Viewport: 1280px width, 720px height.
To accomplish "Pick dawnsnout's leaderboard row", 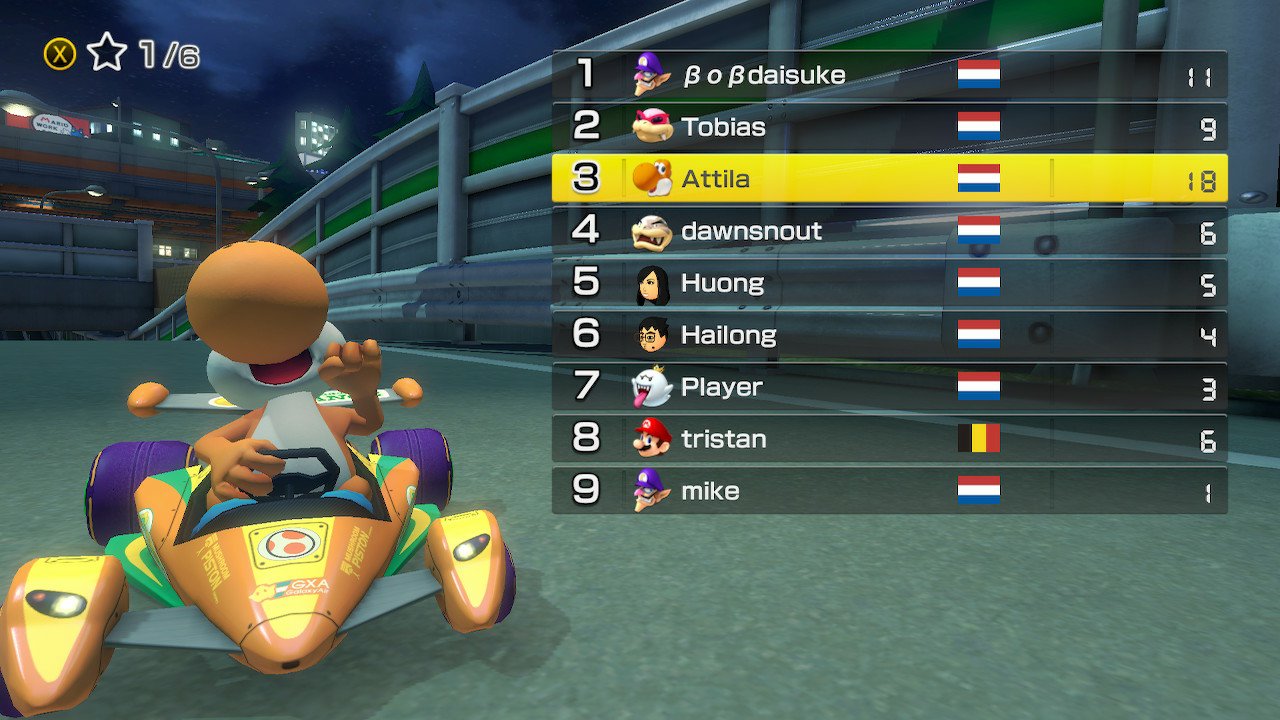I will (889, 231).
